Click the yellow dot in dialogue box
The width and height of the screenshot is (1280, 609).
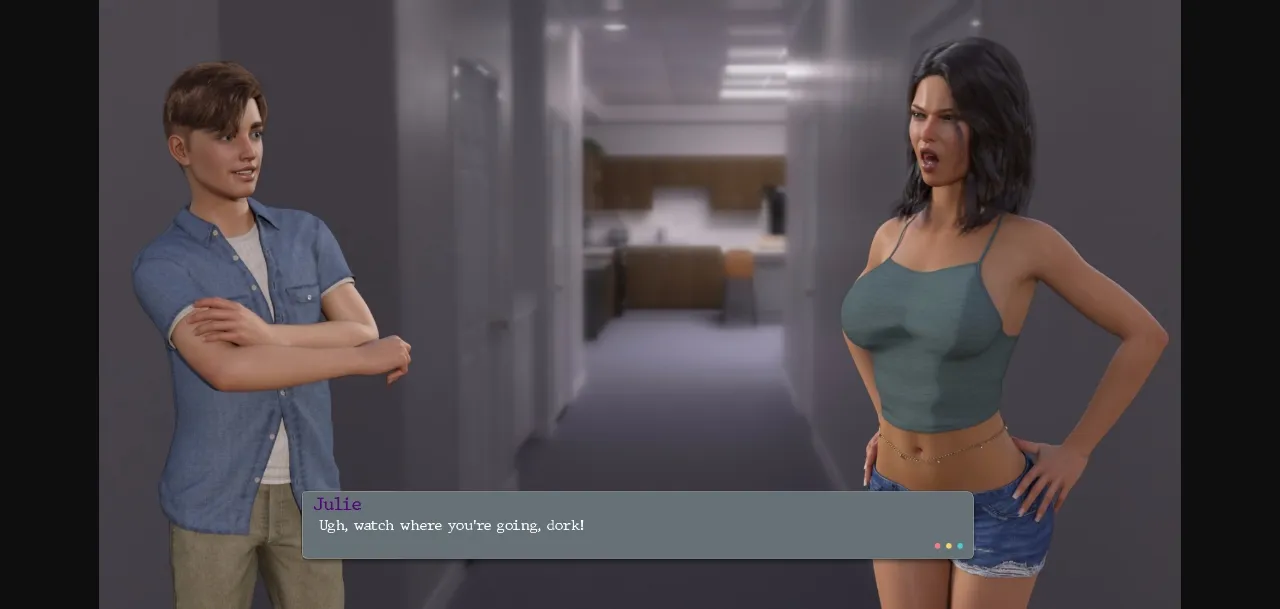point(949,546)
